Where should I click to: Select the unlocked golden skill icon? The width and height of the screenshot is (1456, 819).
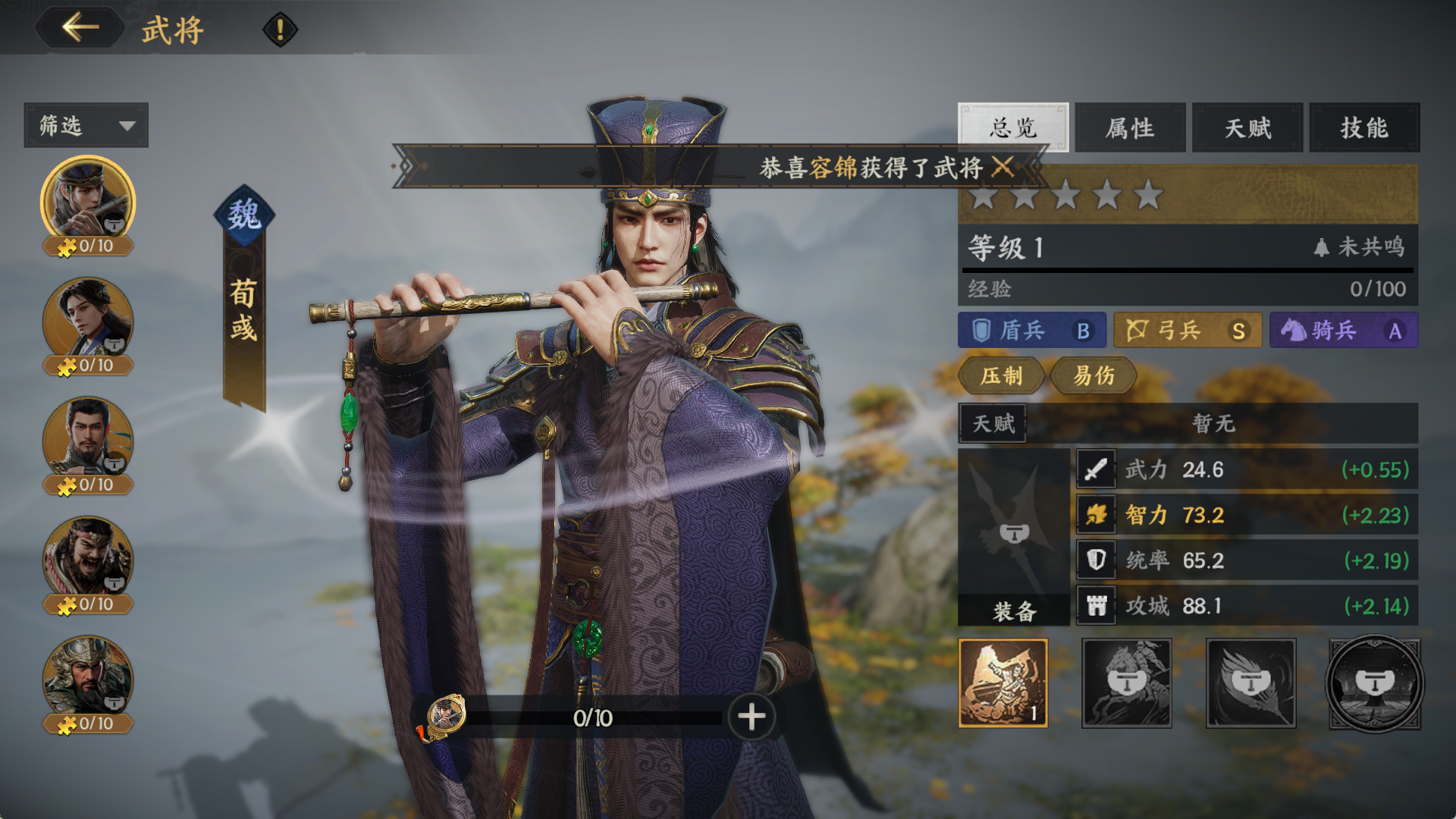coord(1003,682)
